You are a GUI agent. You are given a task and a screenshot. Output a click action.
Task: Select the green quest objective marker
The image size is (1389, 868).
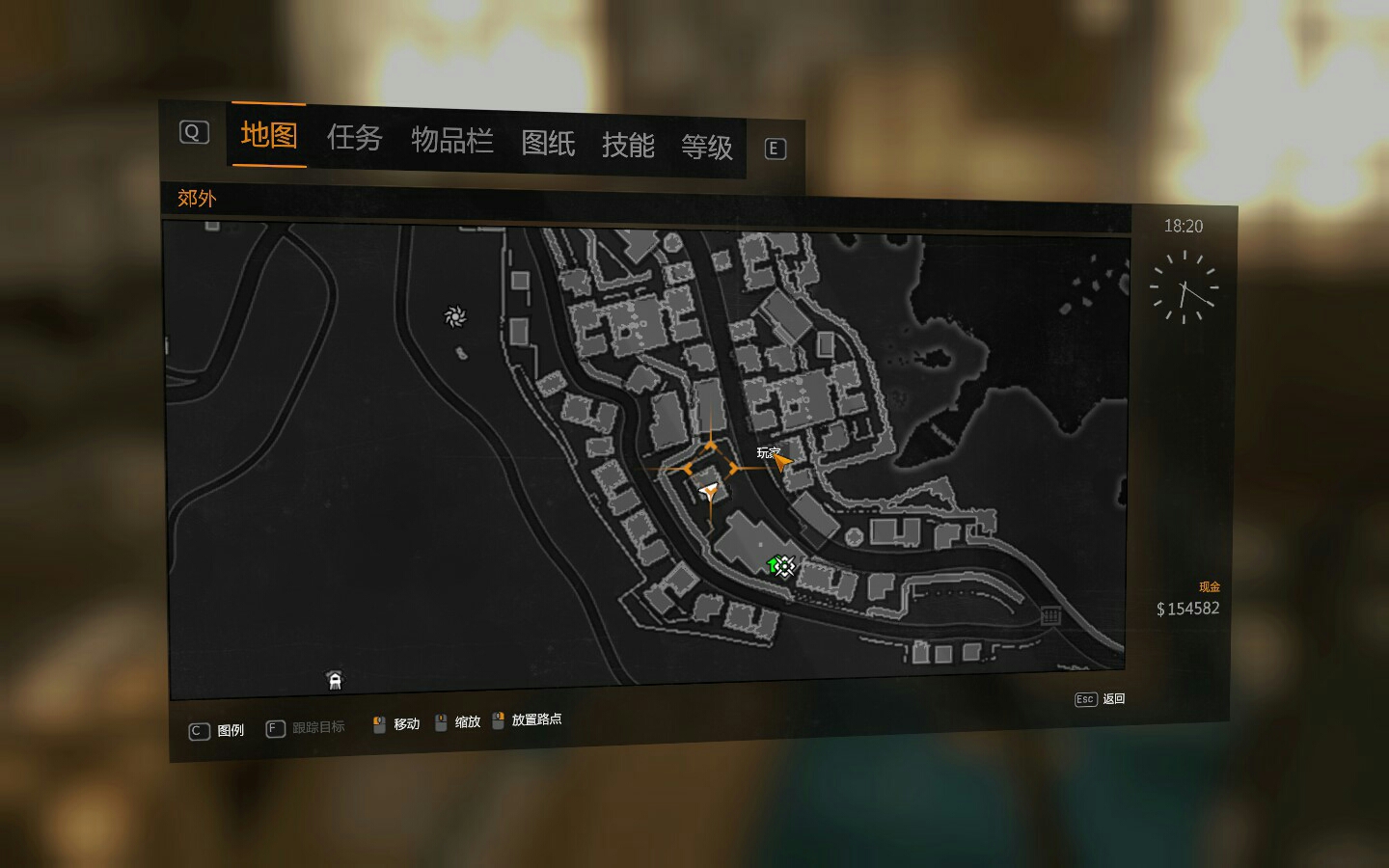pyautogui.click(x=774, y=565)
